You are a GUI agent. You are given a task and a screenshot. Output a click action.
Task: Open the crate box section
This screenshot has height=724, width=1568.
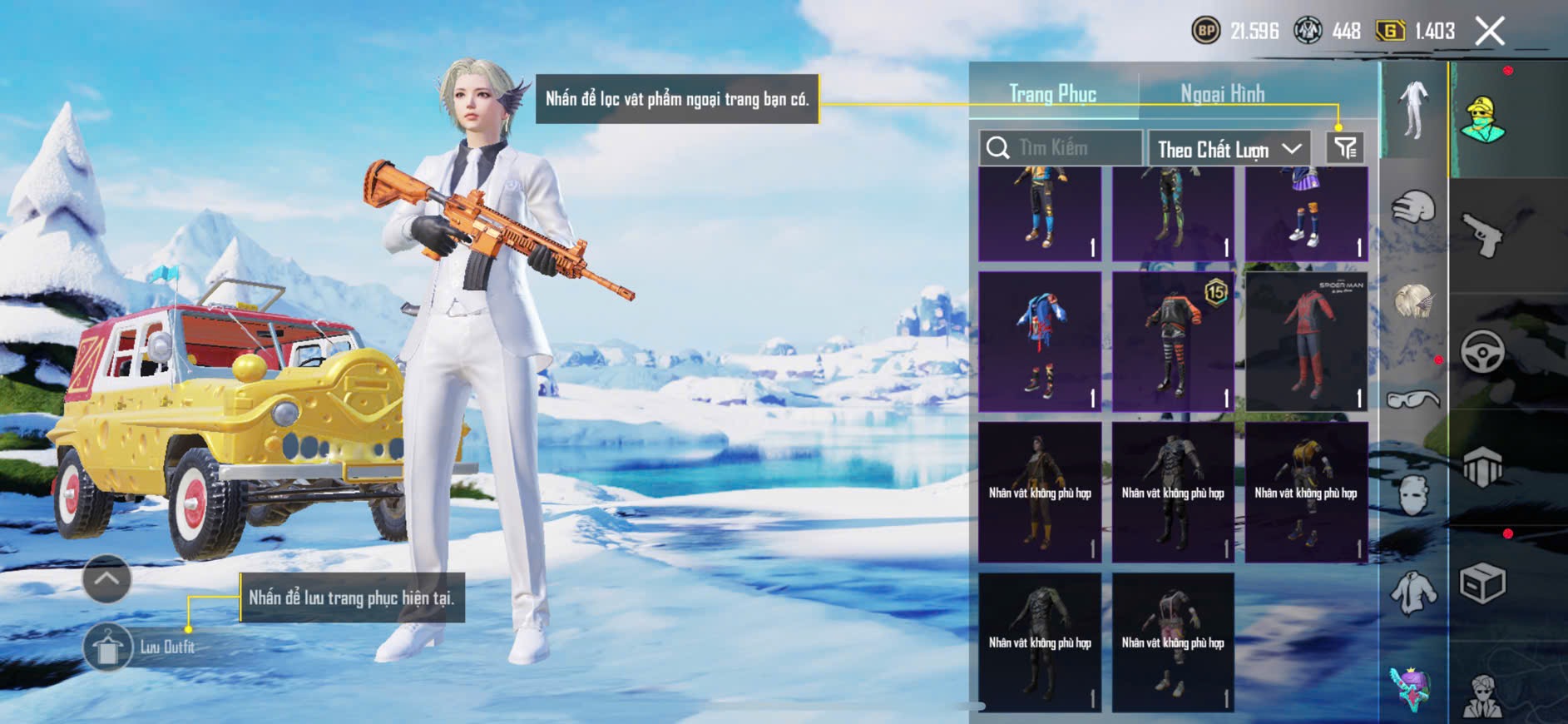(1483, 583)
